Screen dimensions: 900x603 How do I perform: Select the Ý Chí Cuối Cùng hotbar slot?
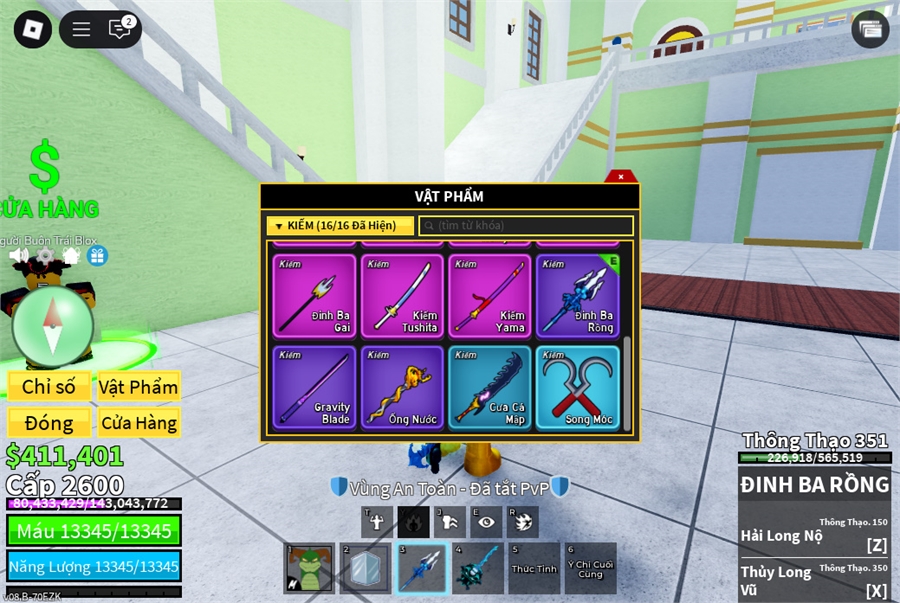(x=590, y=569)
